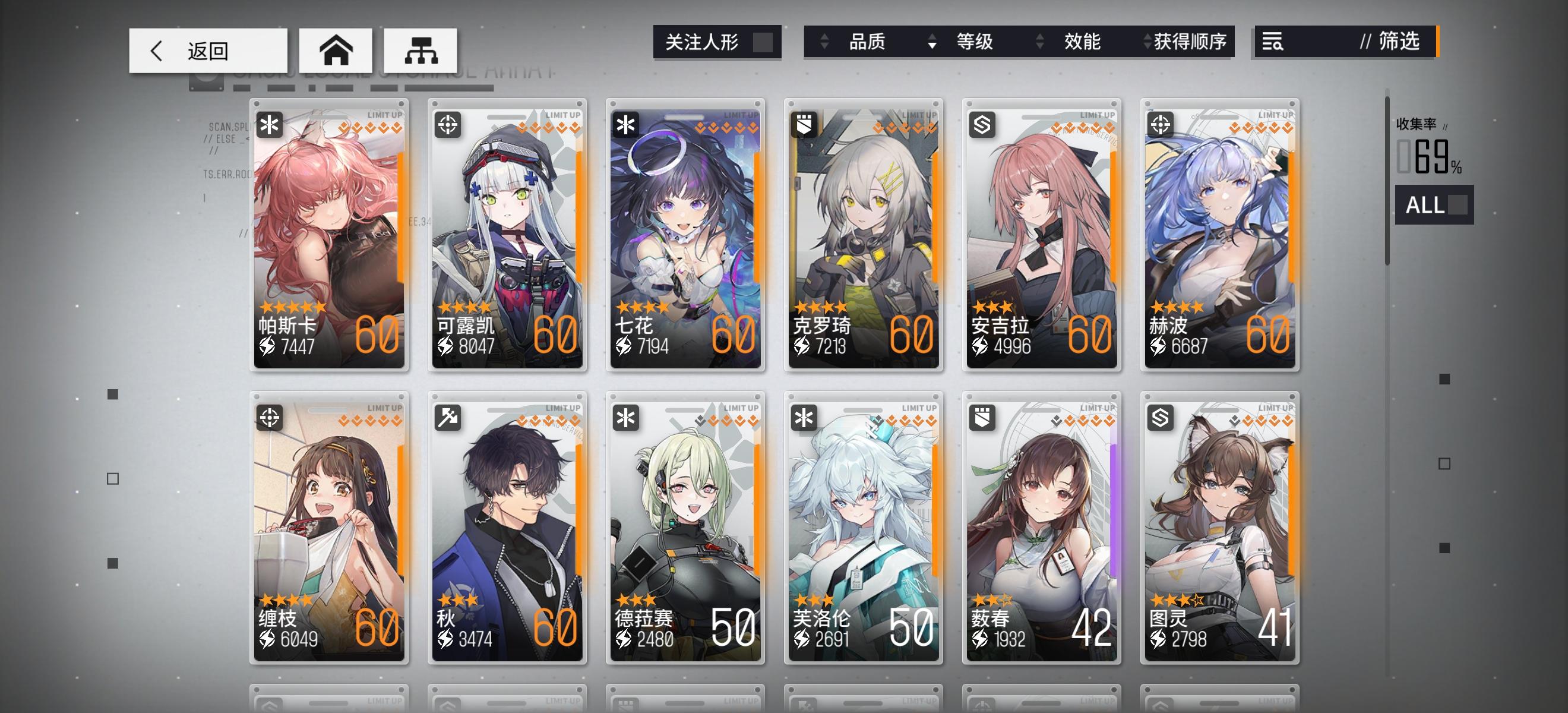Select the crosshair class icon on 可露凯's card

click(x=448, y=124)
